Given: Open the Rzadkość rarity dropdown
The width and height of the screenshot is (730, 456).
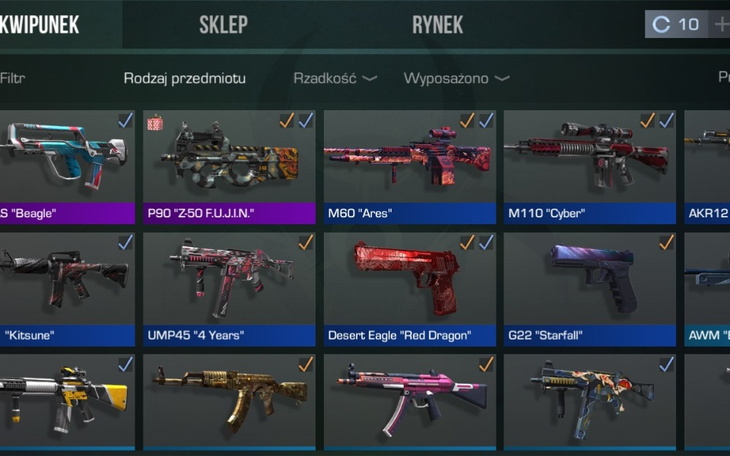Looking at the screenshot, I should pos(334,78).
